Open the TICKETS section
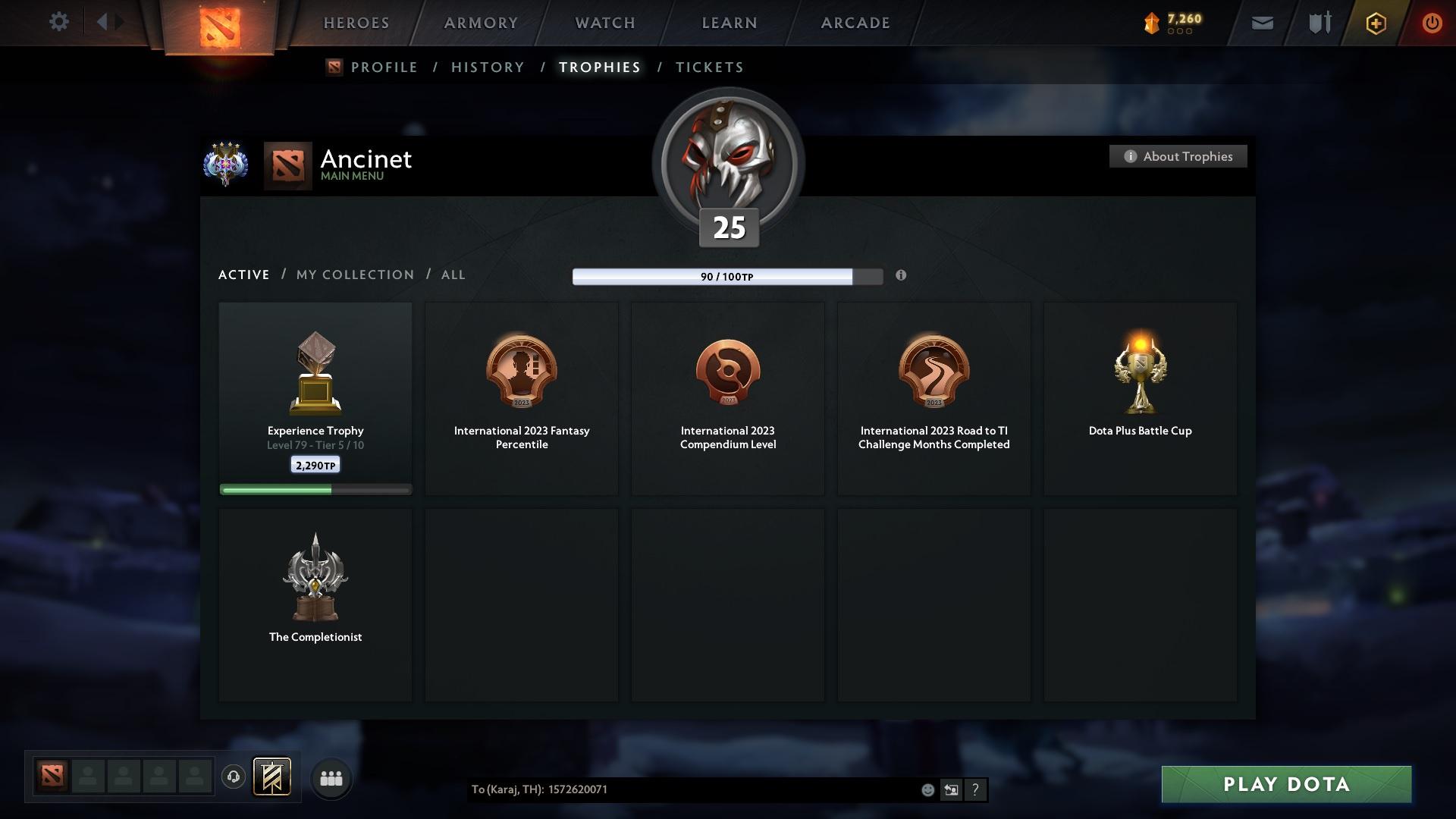Viewport: 1456px width, 819px height. pos(708,67)
